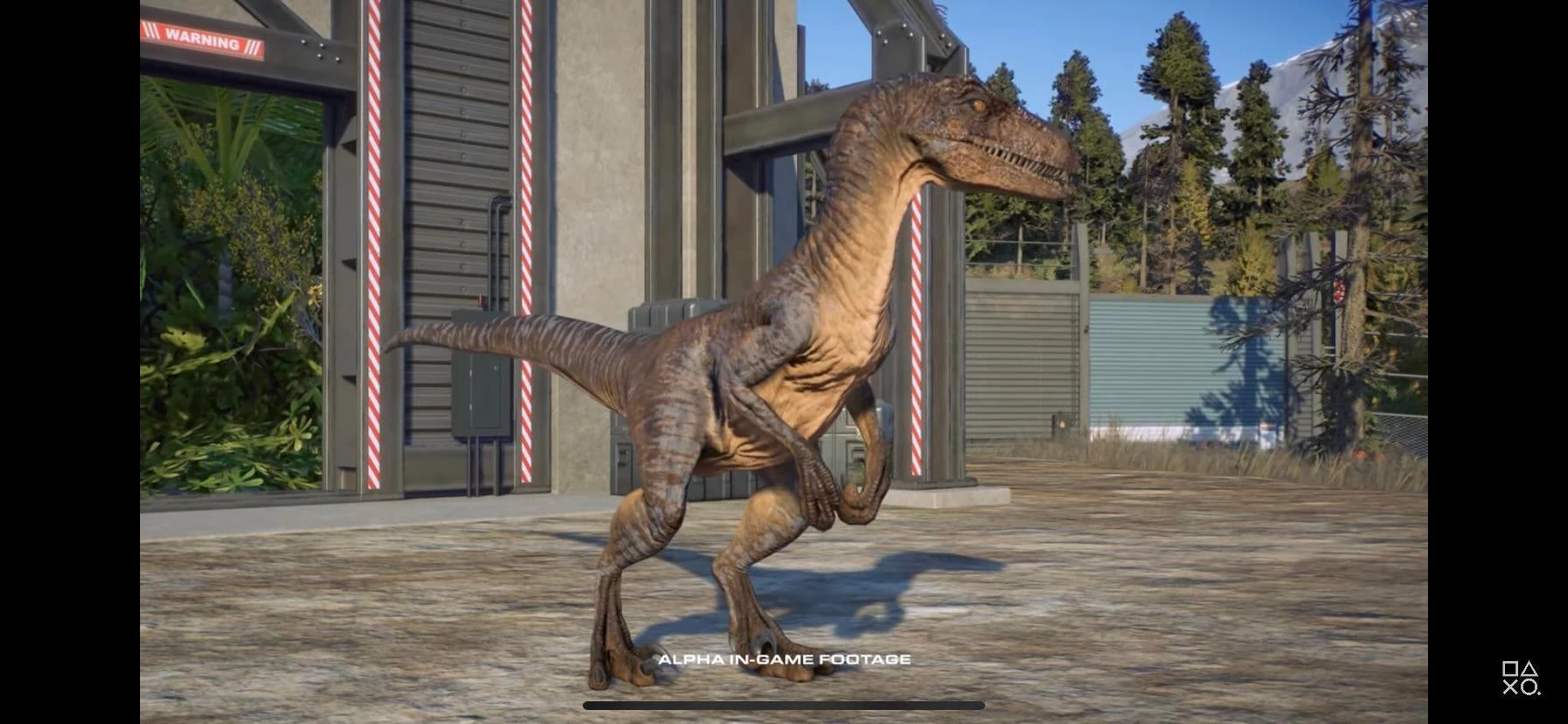Select the PlayStation triangle symbol
The height and width of the screenshot is (724, 1568).
tap(1529, 668)
